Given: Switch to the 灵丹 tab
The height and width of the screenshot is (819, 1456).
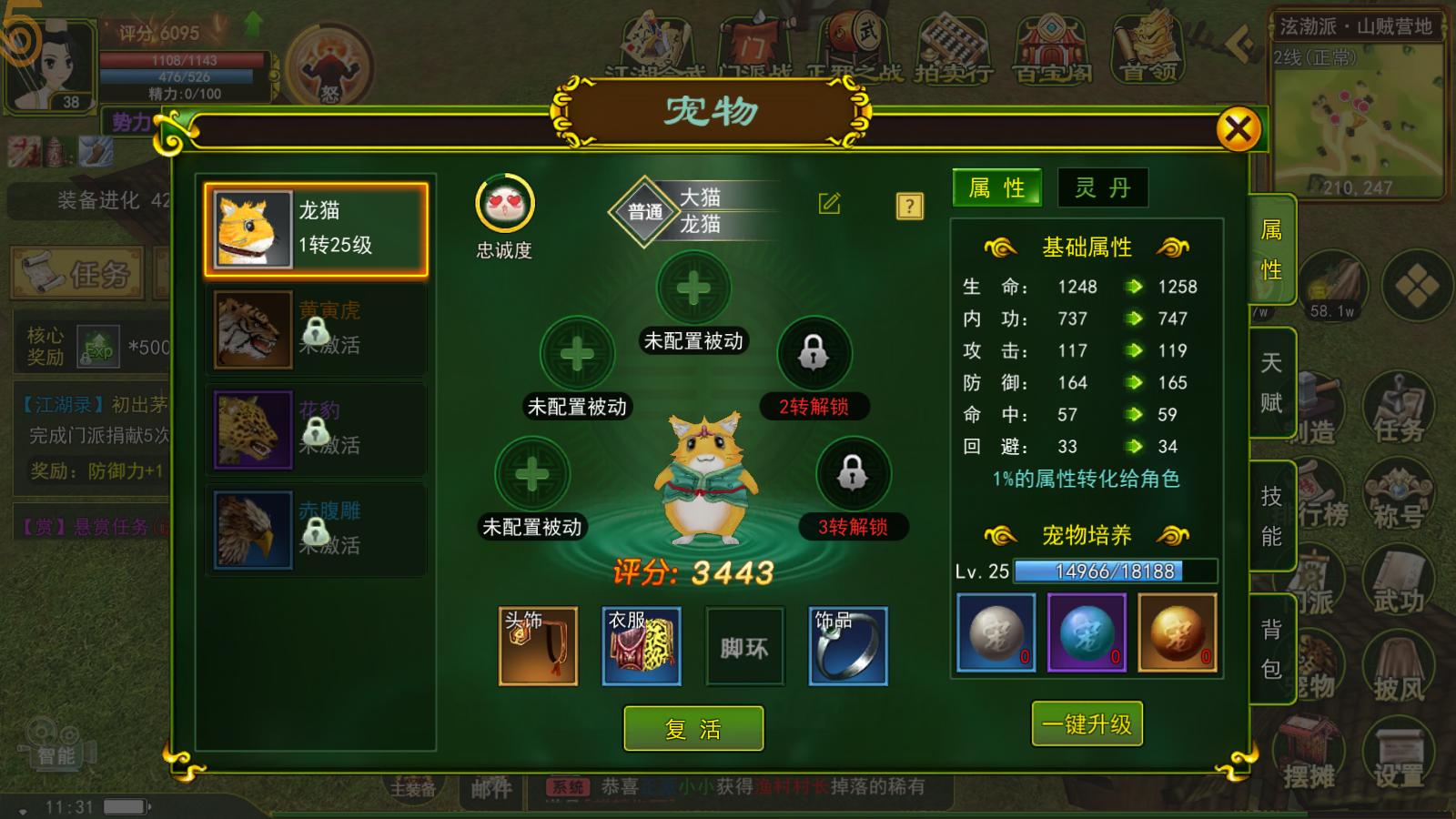Looking at the screenshot, I should (1101, 188).
